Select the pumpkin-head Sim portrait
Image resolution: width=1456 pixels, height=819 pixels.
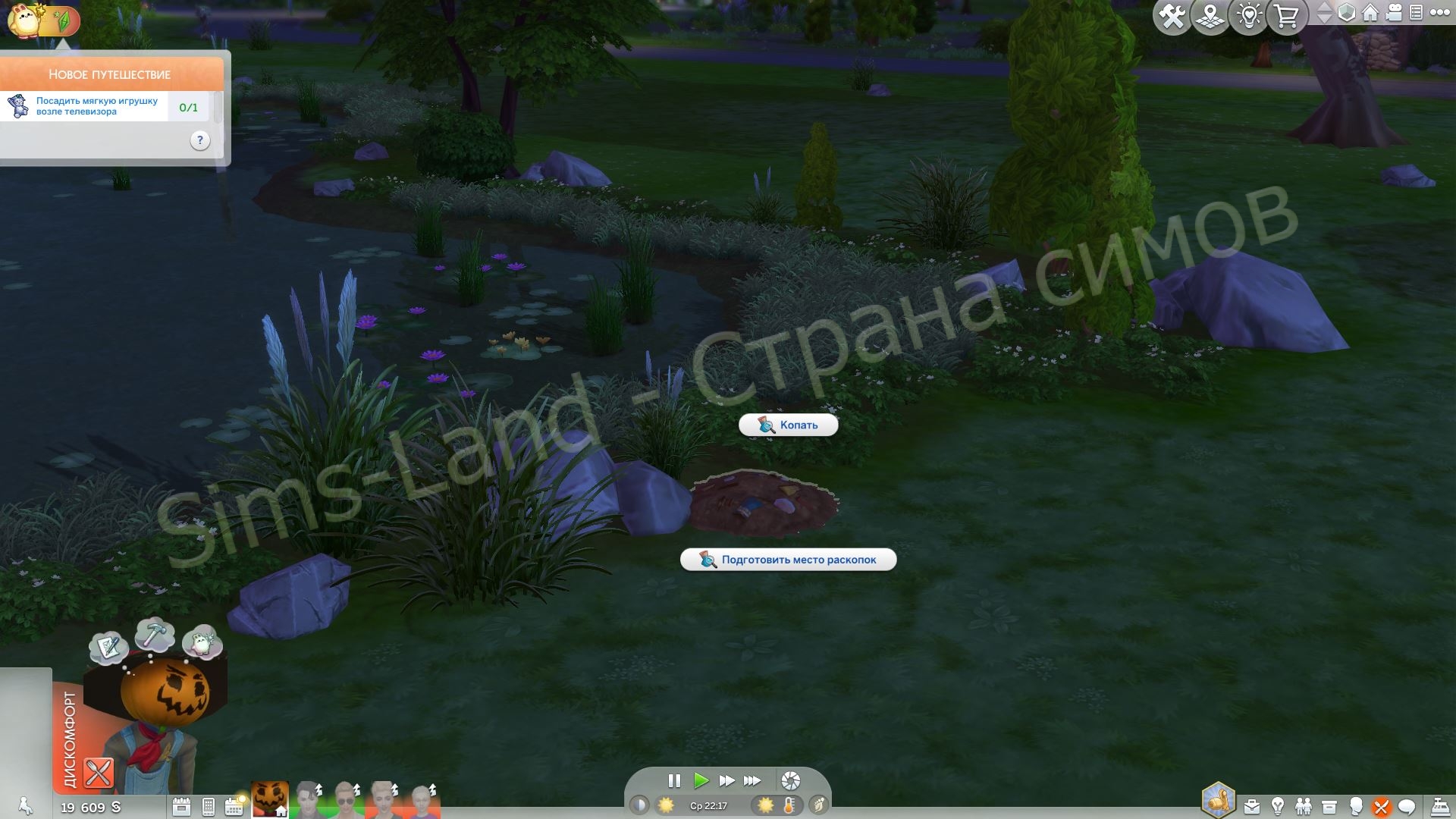pos(269,800)
